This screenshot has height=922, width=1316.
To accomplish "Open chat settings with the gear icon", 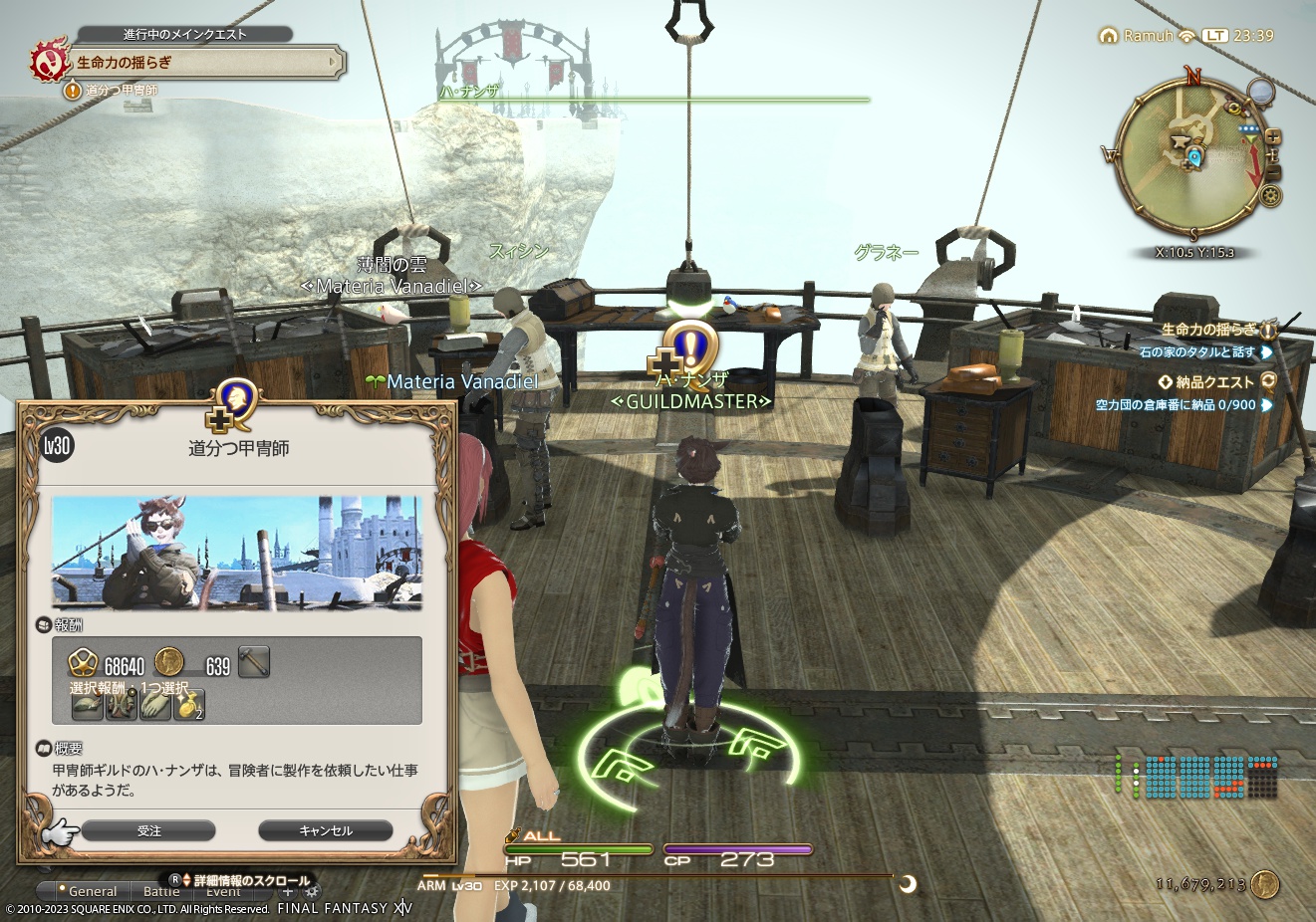I will click(x=313, y=892).
